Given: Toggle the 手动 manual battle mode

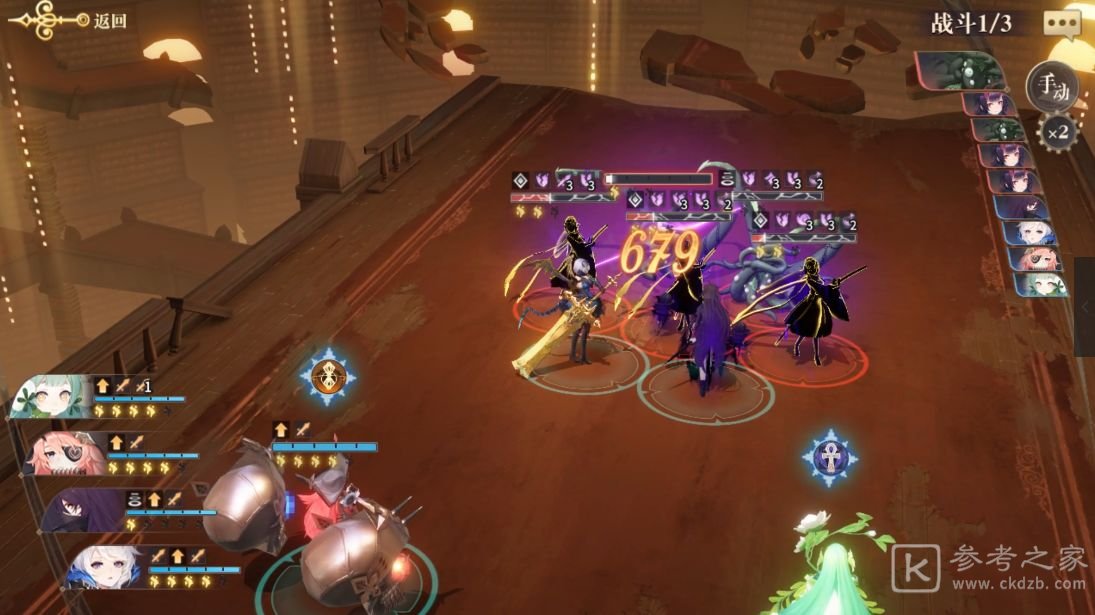Looking at the screenshot, I should coord(1052,86).
